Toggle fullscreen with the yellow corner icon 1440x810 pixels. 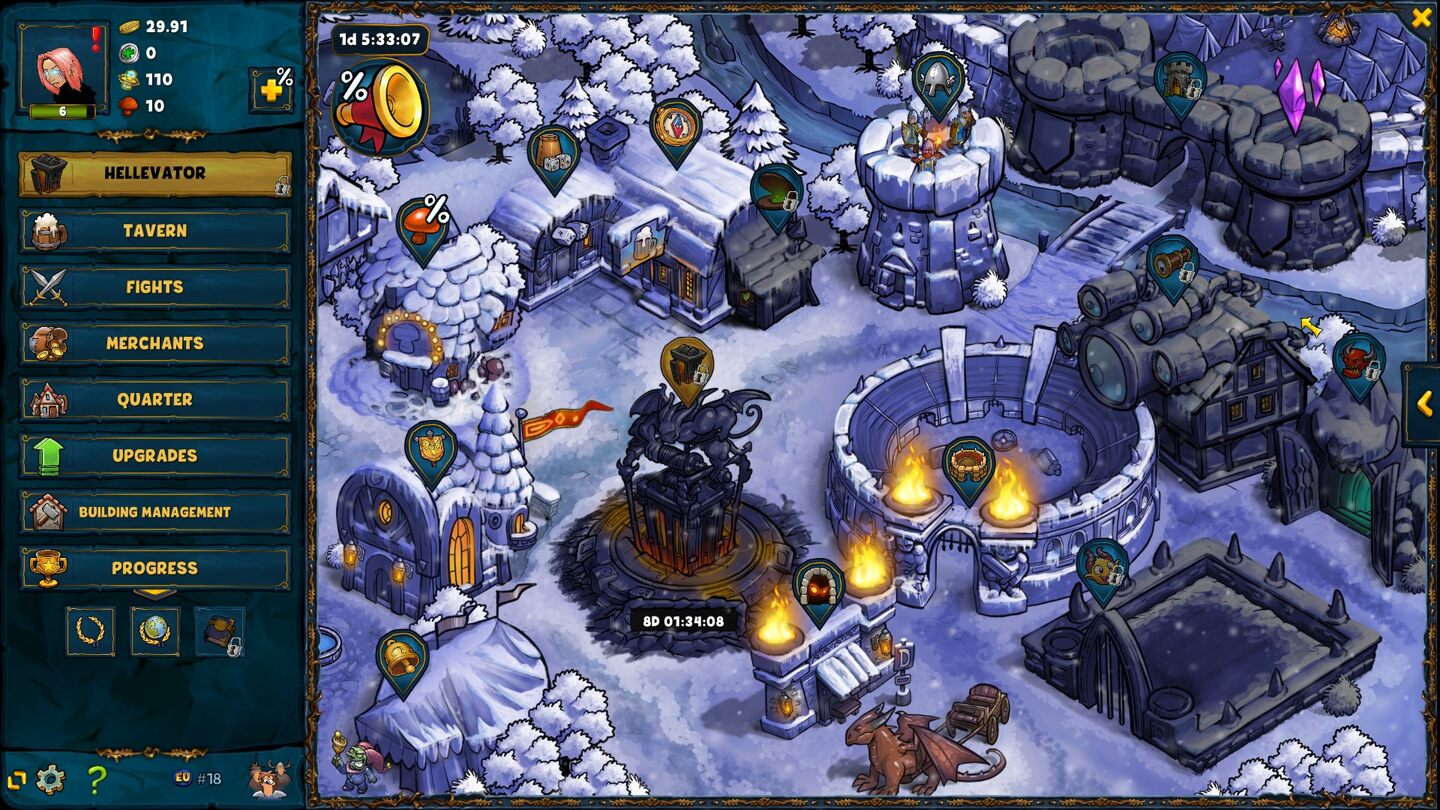pos(16,779)
